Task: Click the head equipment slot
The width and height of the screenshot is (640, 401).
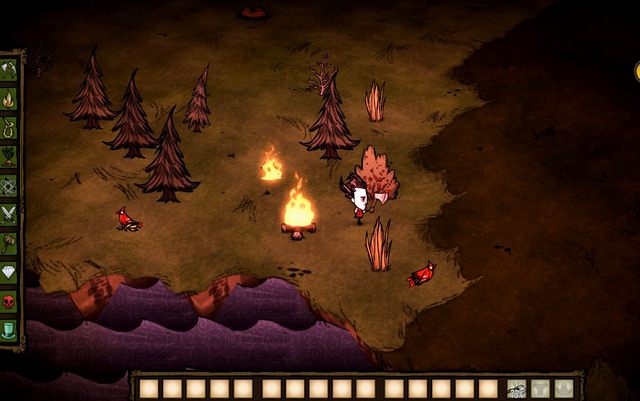Action: coord(565,389)
